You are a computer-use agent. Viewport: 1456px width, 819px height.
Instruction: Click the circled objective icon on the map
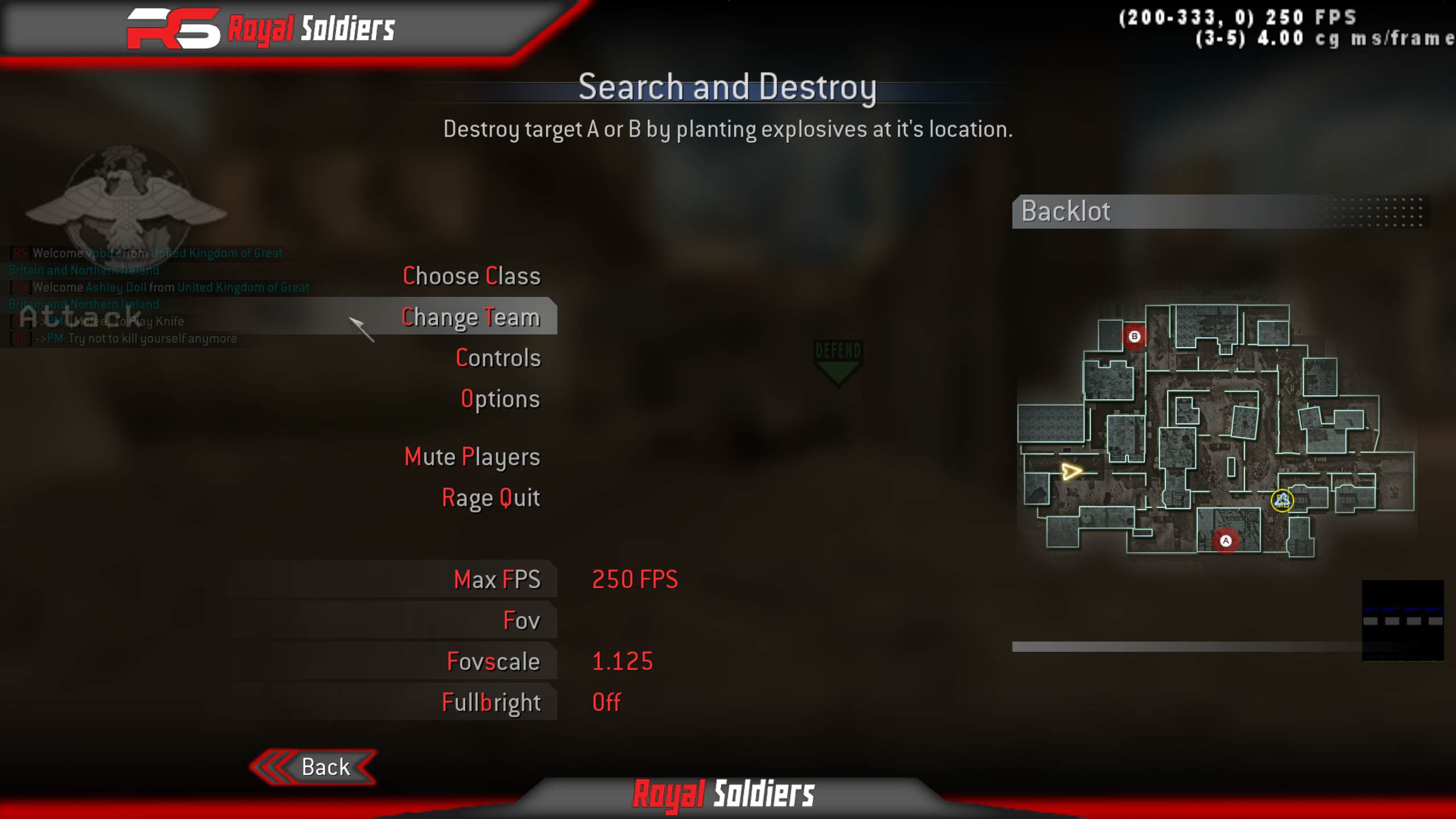(x=1283, y=500)
